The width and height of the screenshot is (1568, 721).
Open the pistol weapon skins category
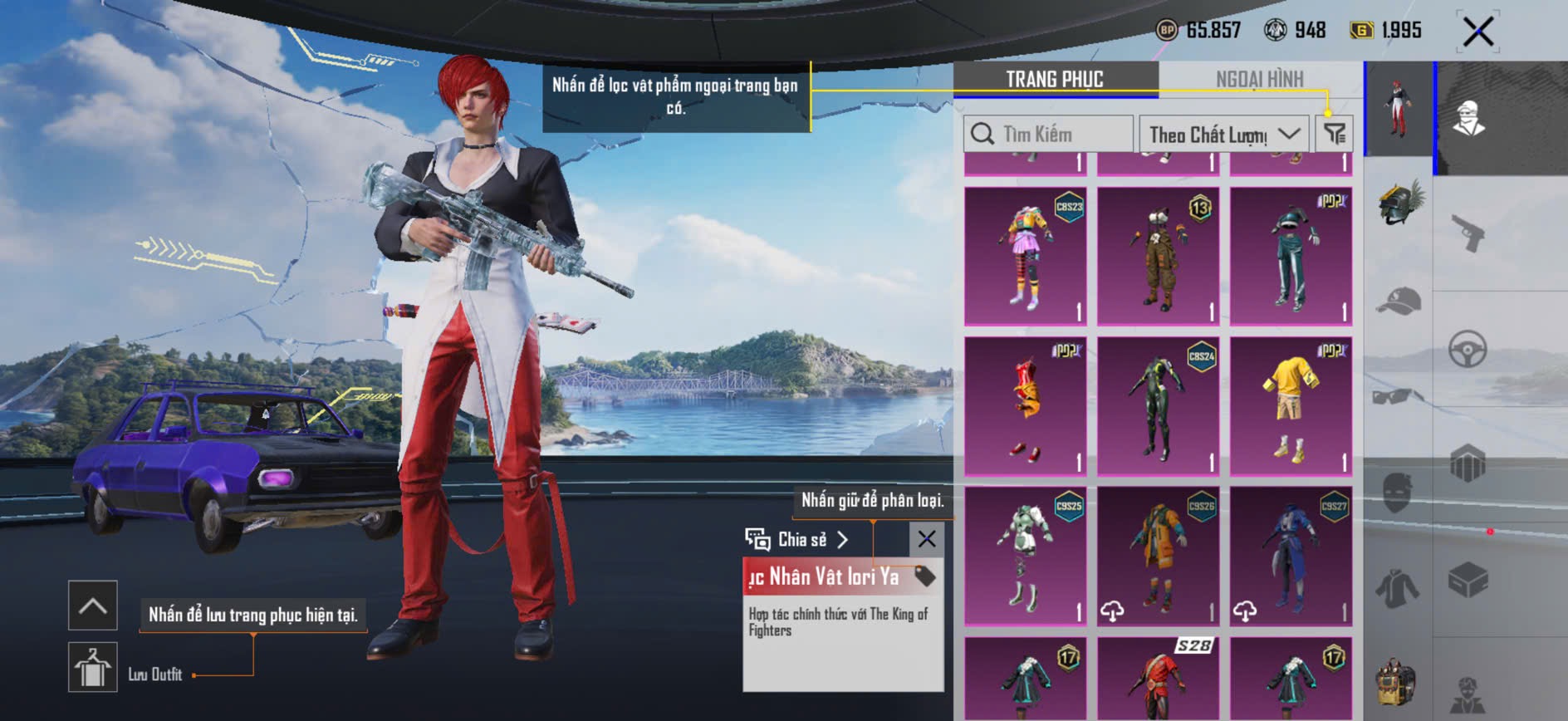(1468, 233)
